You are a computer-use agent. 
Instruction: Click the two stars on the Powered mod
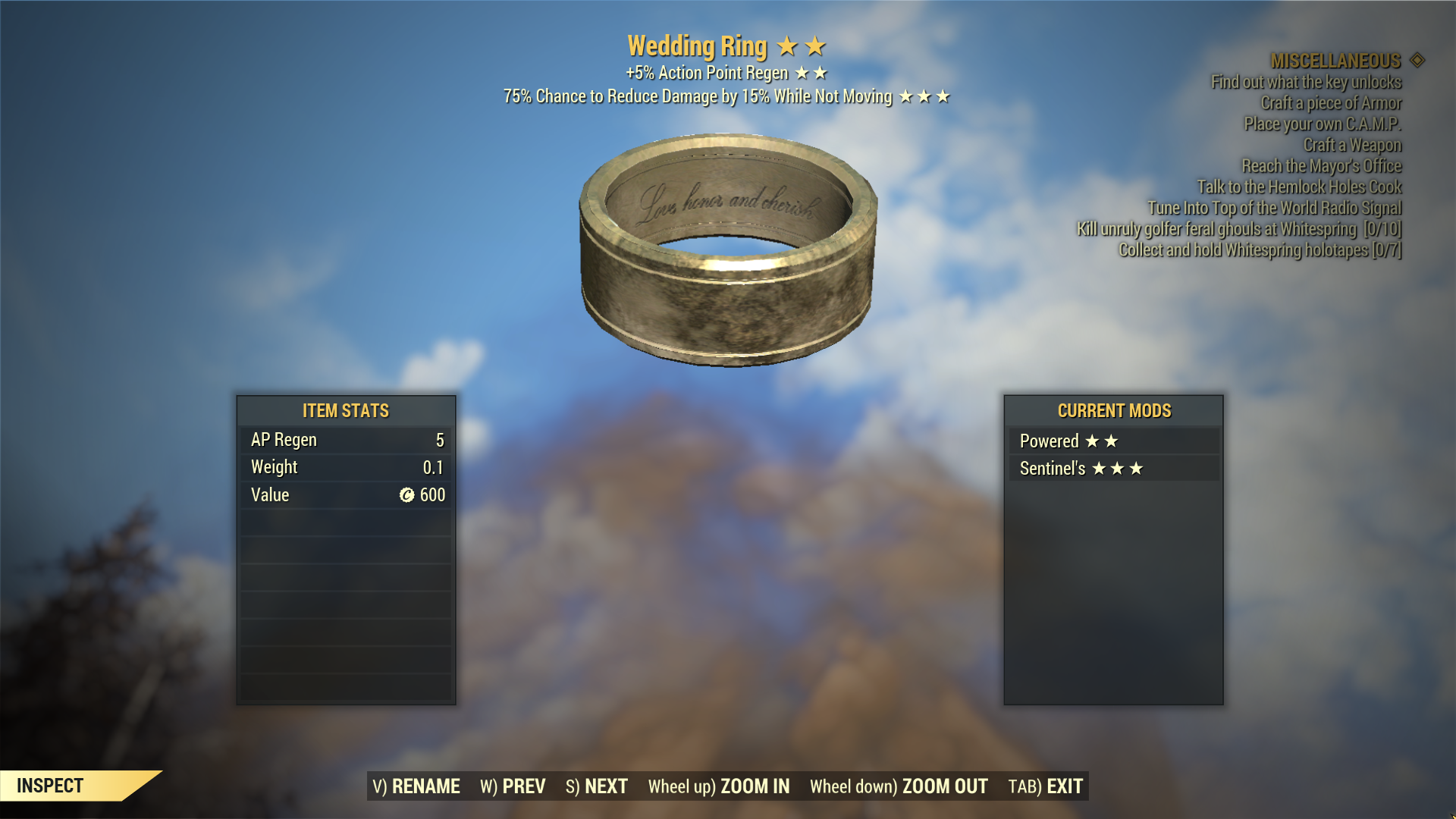tap(1102, 441)
